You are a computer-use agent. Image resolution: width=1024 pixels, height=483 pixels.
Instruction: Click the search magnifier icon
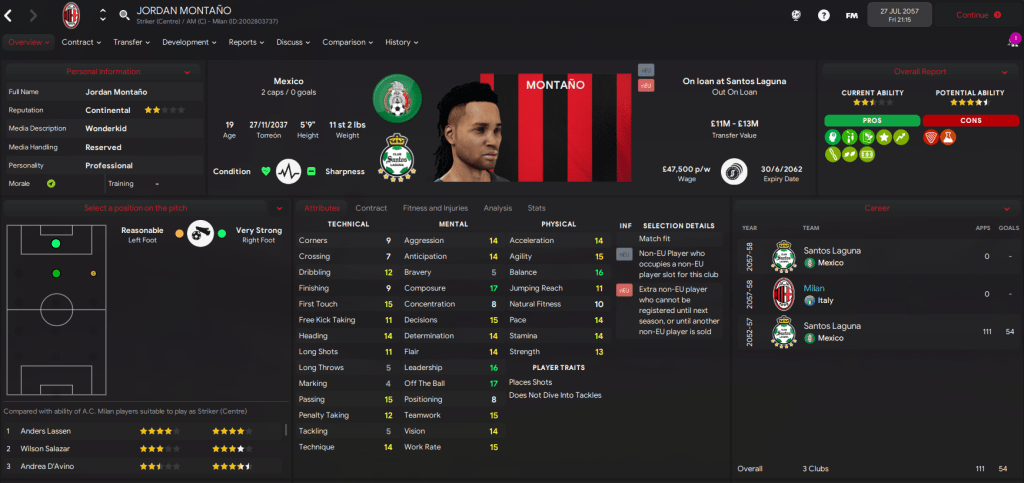pos(124,15)
